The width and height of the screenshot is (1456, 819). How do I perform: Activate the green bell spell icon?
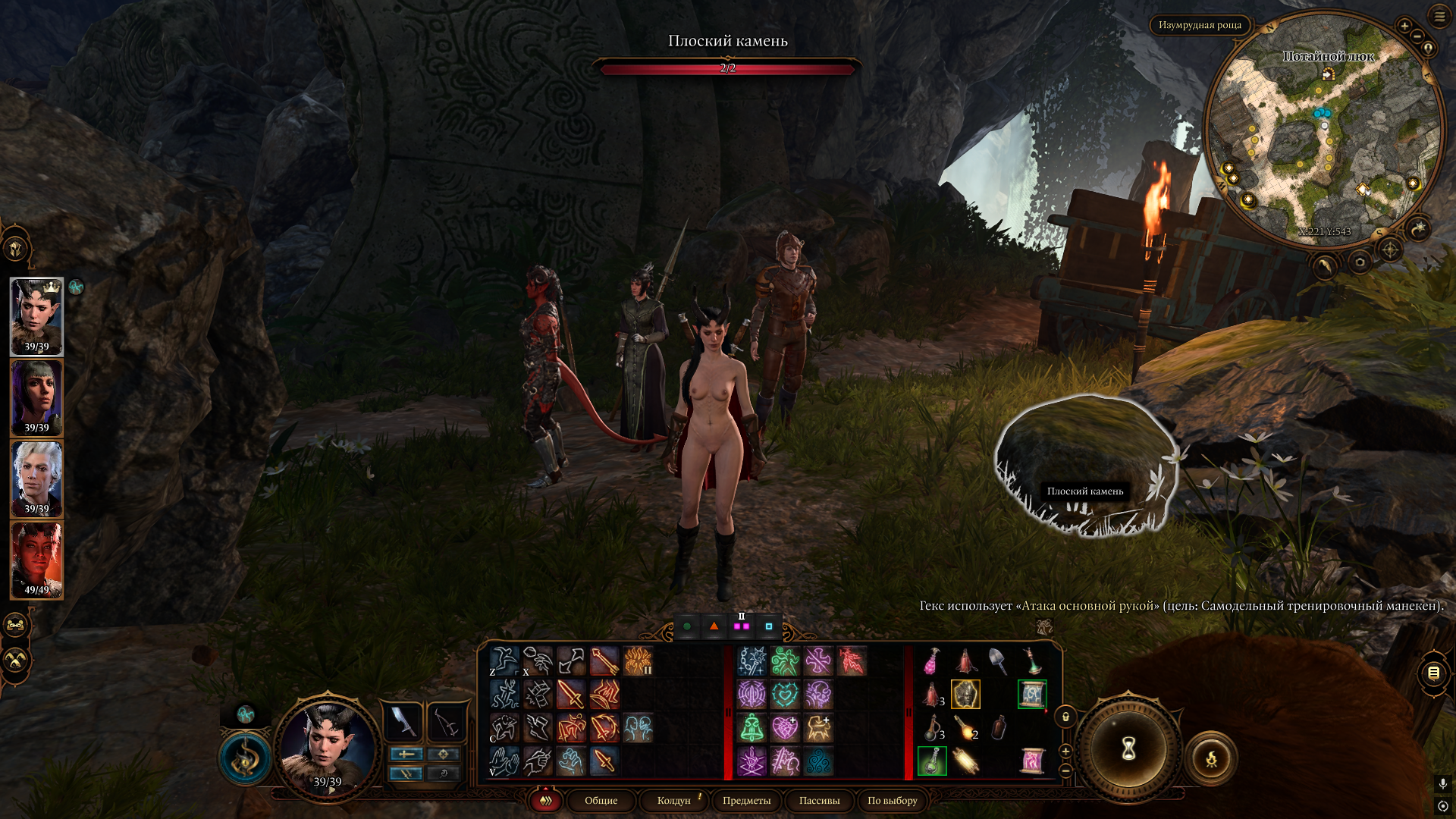[752, 728]
